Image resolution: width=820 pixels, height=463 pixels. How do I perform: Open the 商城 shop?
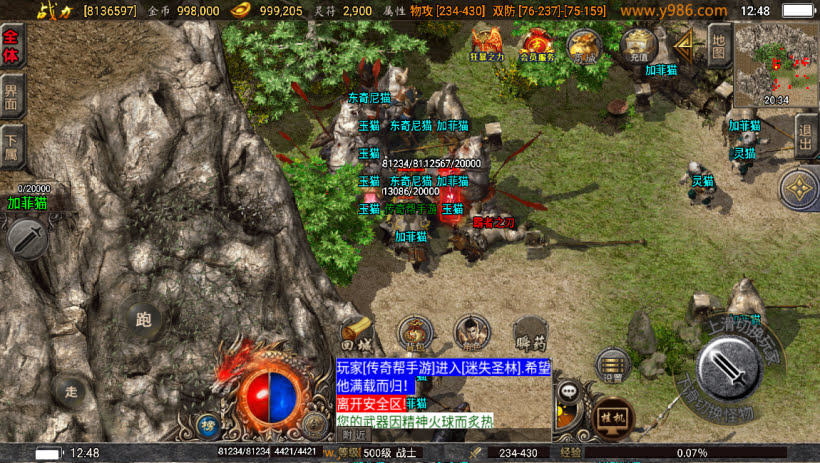[585, 45]
